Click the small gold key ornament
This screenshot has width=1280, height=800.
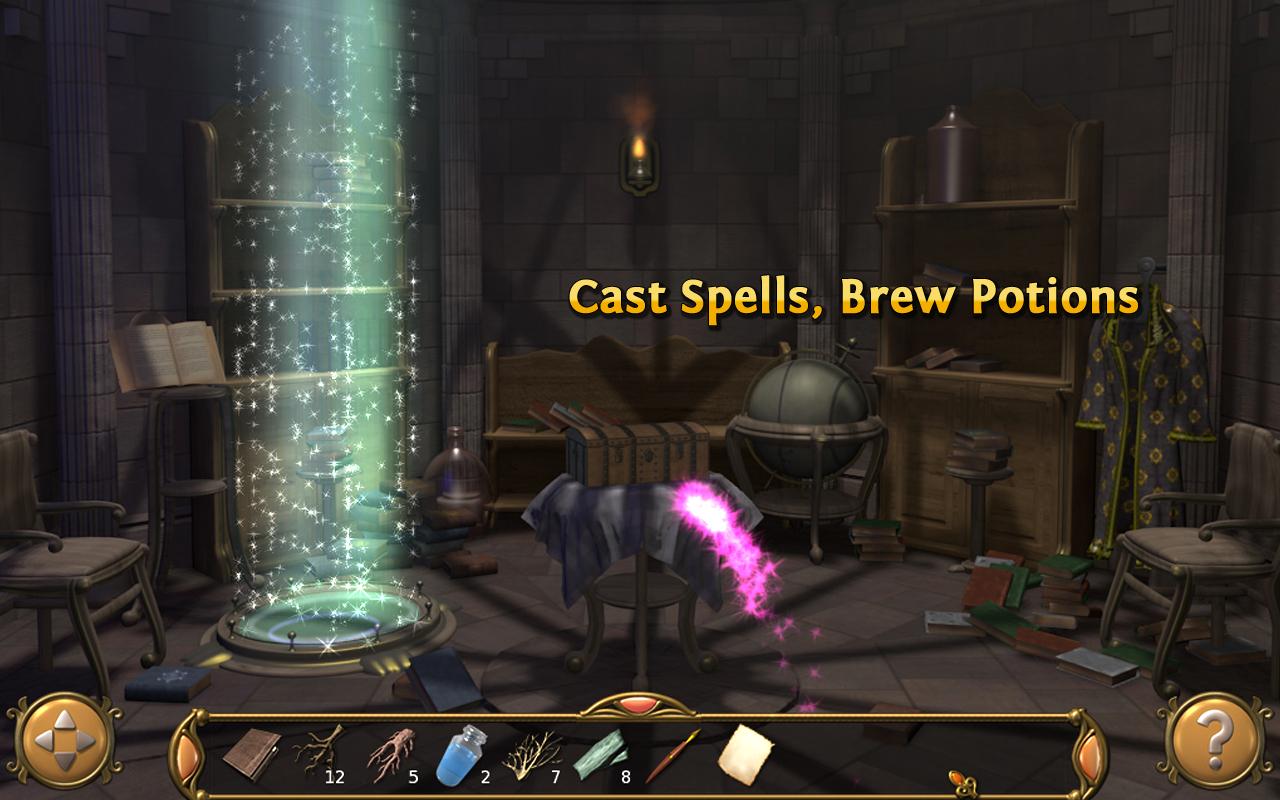coord(960,780)
